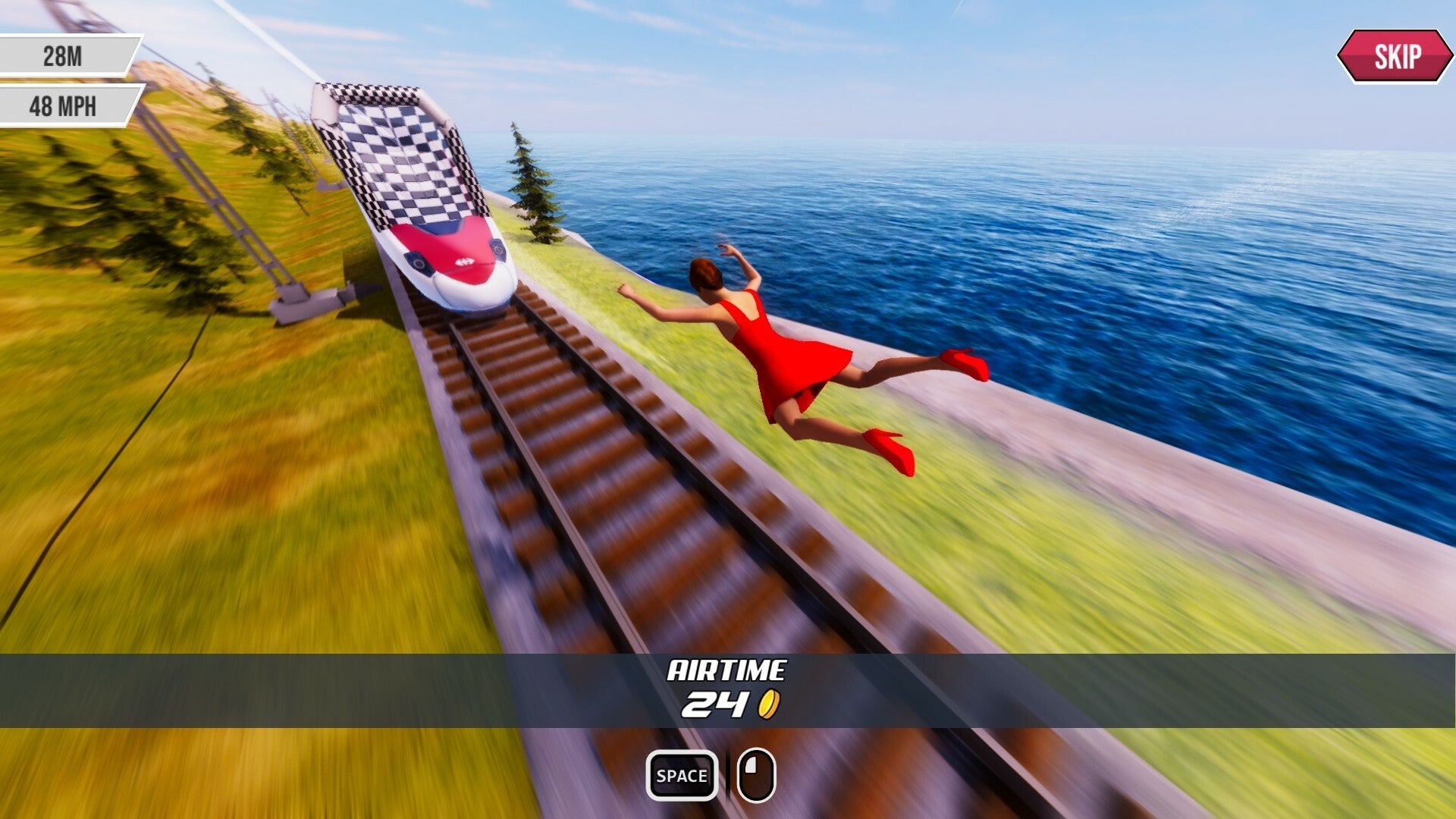This screenshot has width=1456, height=819.
Task: Collapse the AIRTIME score banner
Action: pos(728,686)
